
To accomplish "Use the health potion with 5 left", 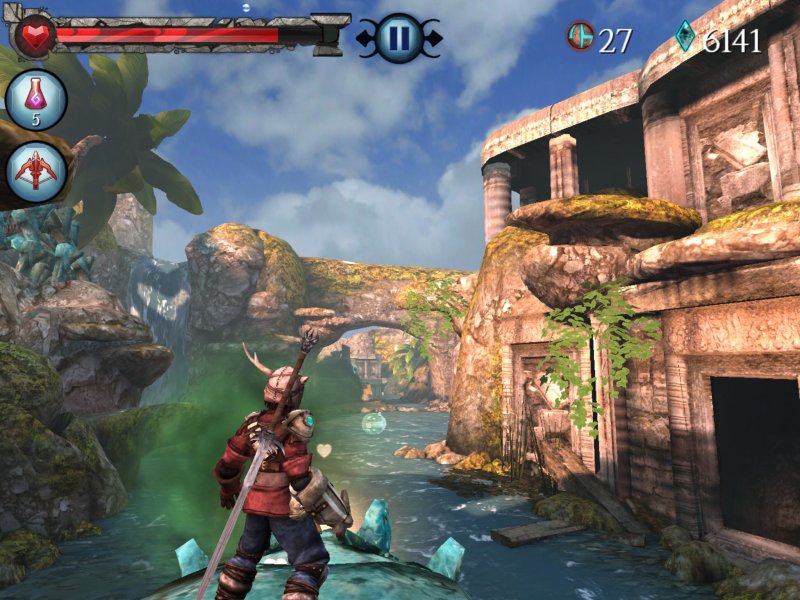I will tap(36, 99).
